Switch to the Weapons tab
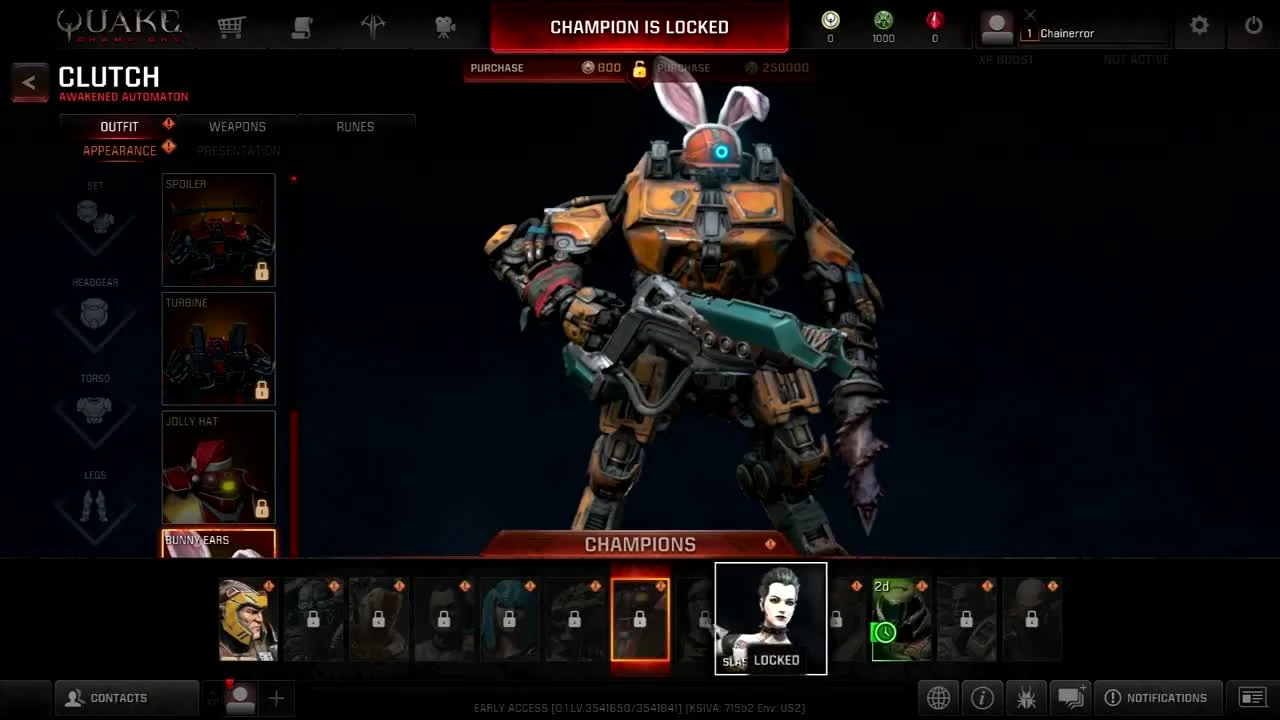Image resolution: width=1280 pixels, height=720 pixels. coord(237,126)
